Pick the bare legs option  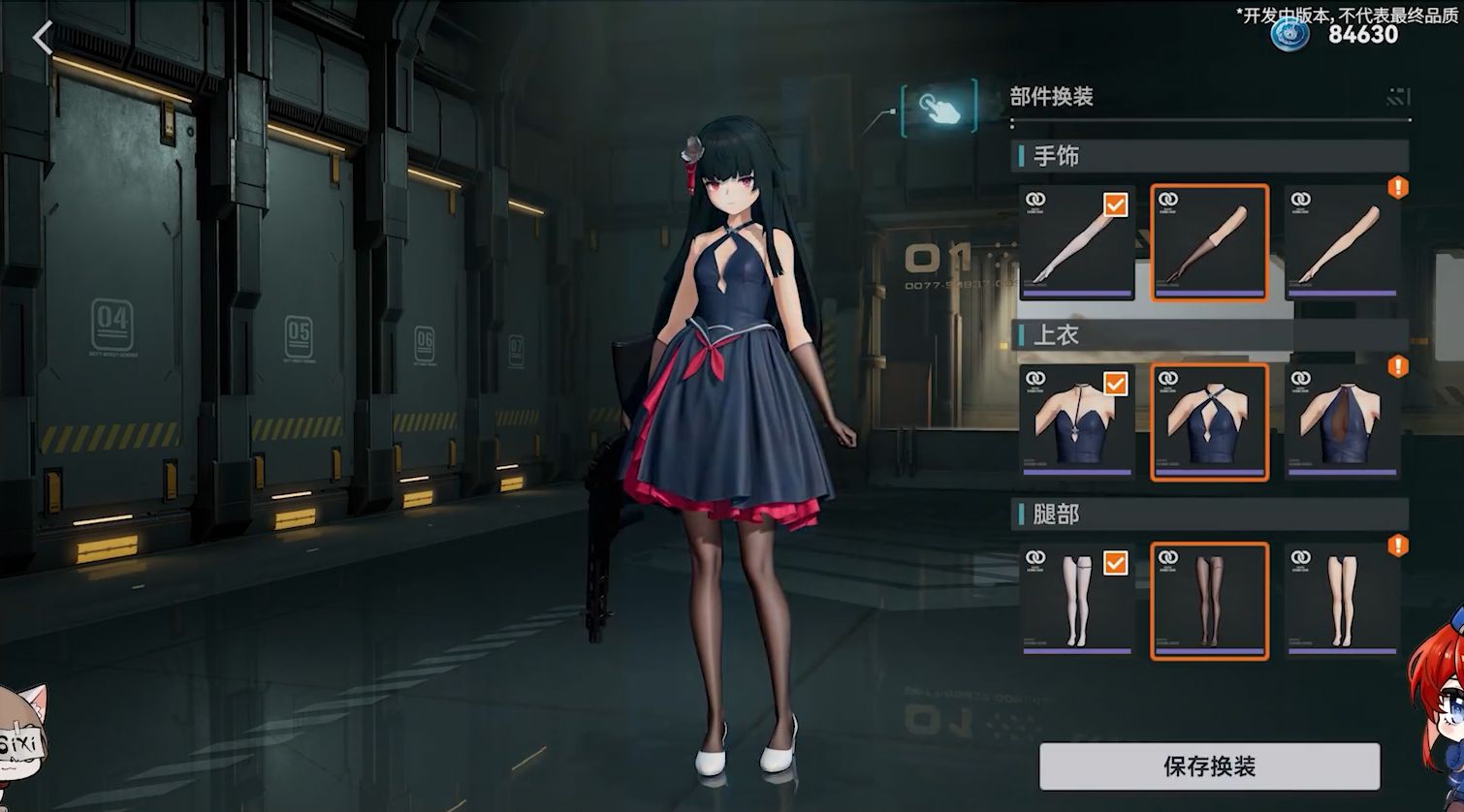coord(1342,601)
